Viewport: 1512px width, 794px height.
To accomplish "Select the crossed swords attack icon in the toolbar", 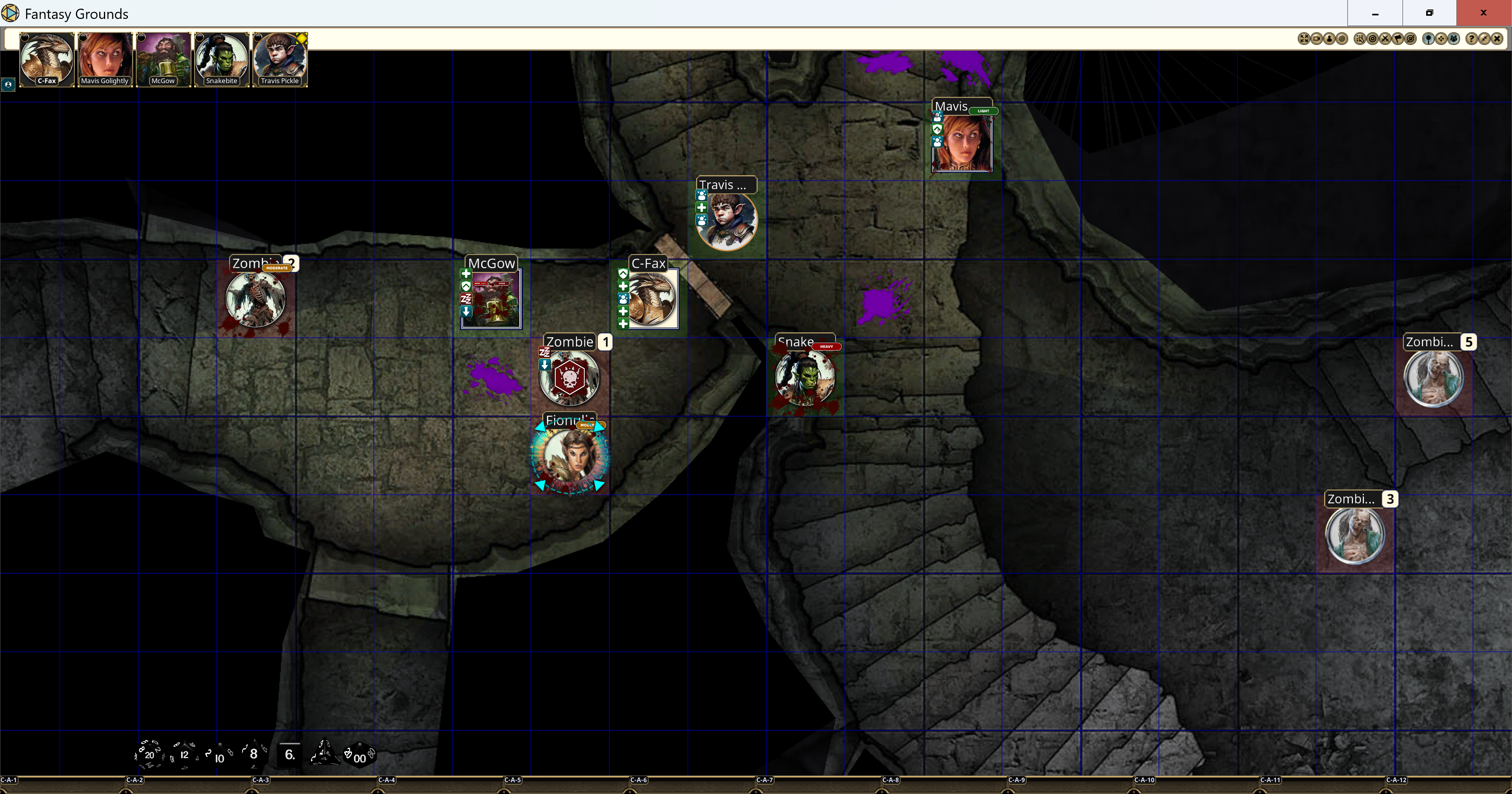I will [x=1386, y=39].
